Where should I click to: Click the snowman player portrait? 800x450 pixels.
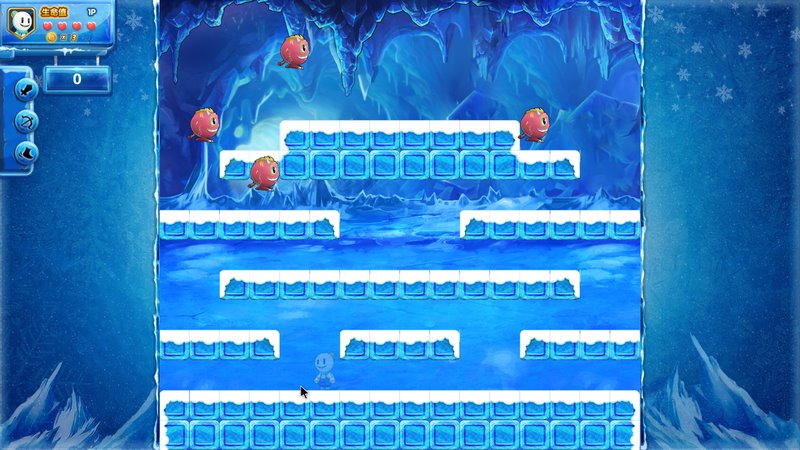(x=19, y=21)
